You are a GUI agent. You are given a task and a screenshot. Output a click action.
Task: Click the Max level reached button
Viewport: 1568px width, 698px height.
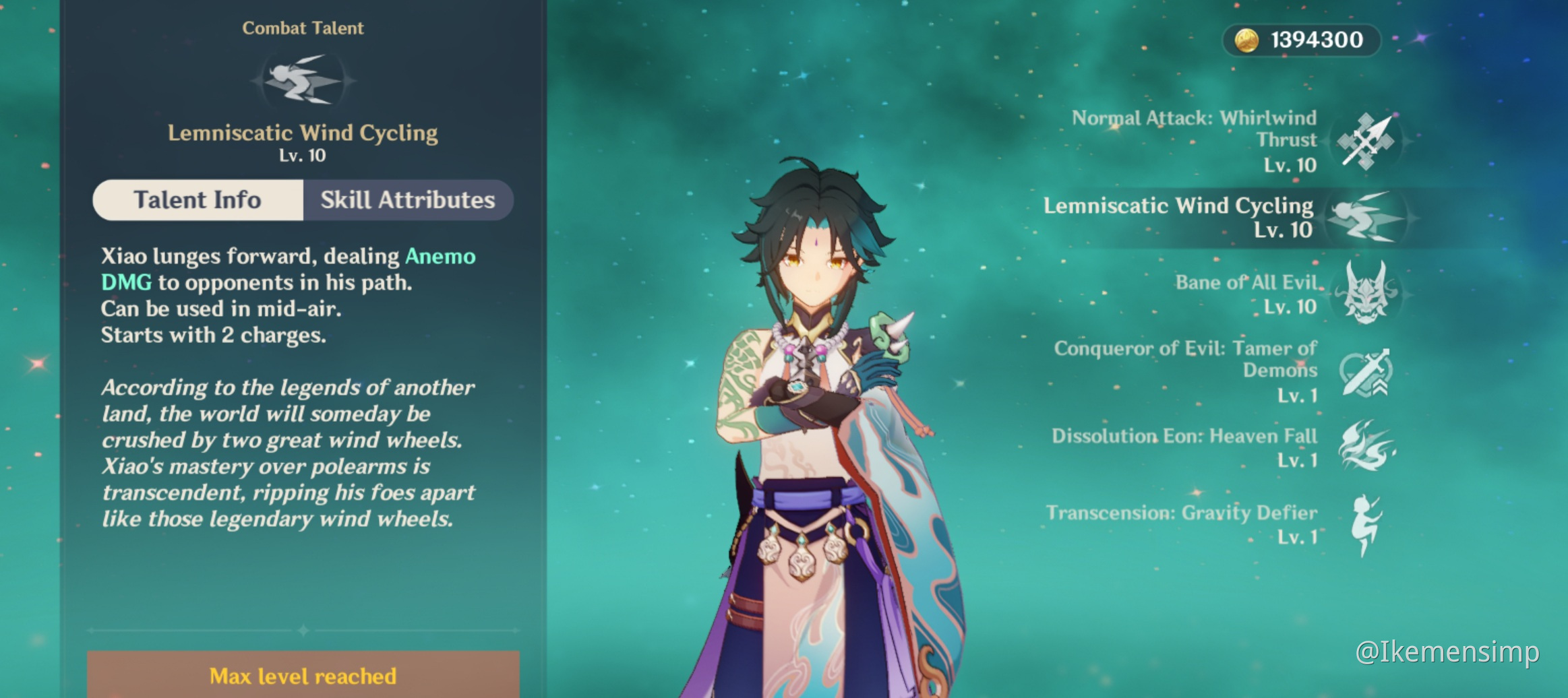click(303, 676)
